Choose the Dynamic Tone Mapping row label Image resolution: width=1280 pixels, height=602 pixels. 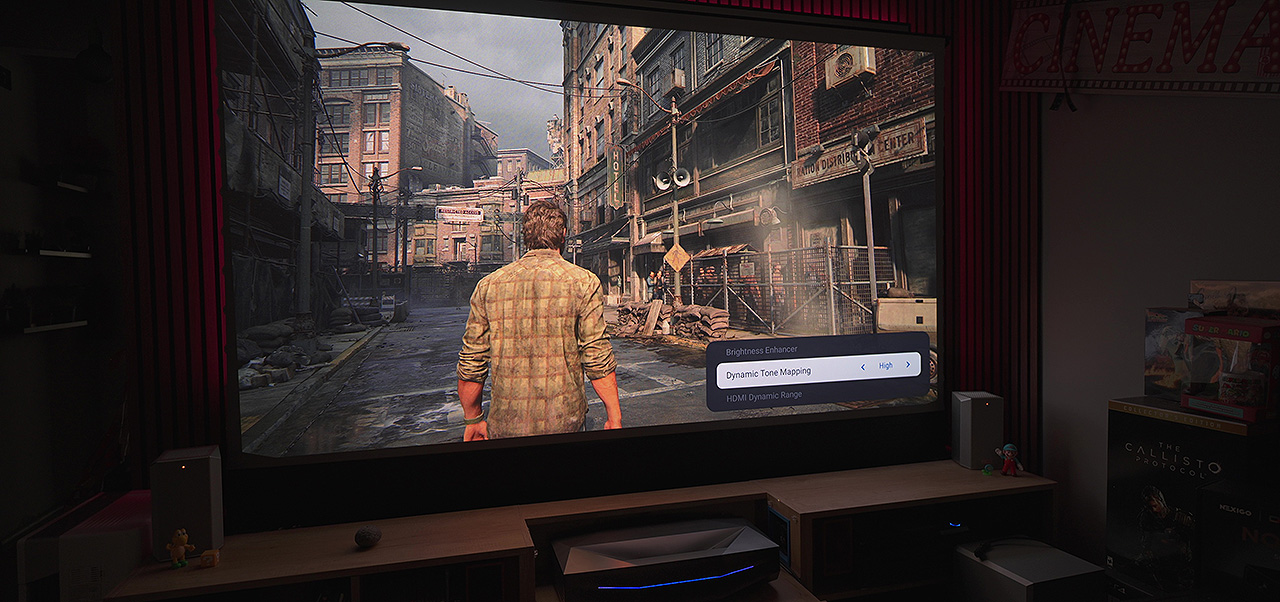coord(768,374)
